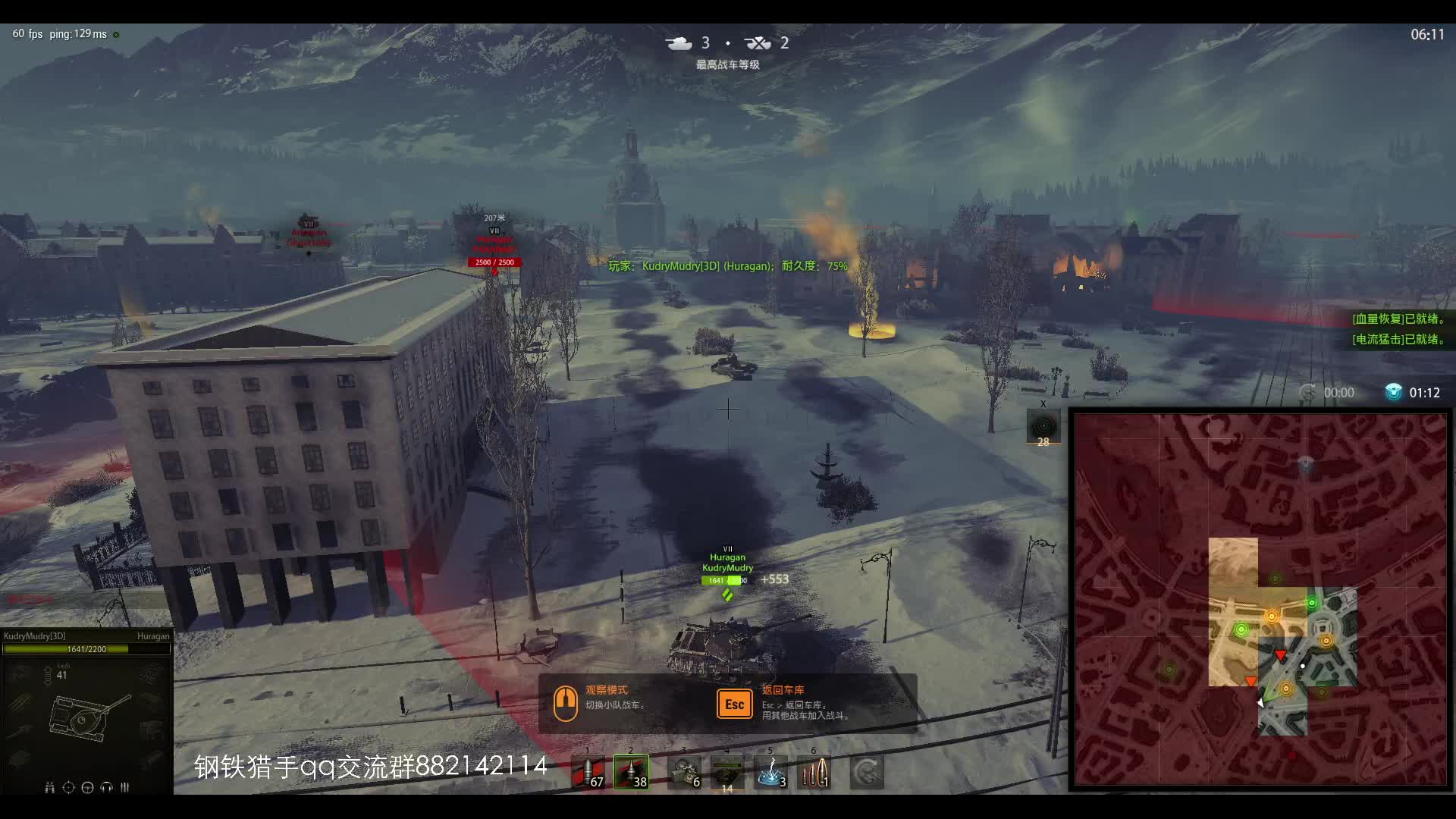Click the orange mouse observer mode icon
Image resolution: width=1456 pixels, height=819 pixels.
click(566, 703)
